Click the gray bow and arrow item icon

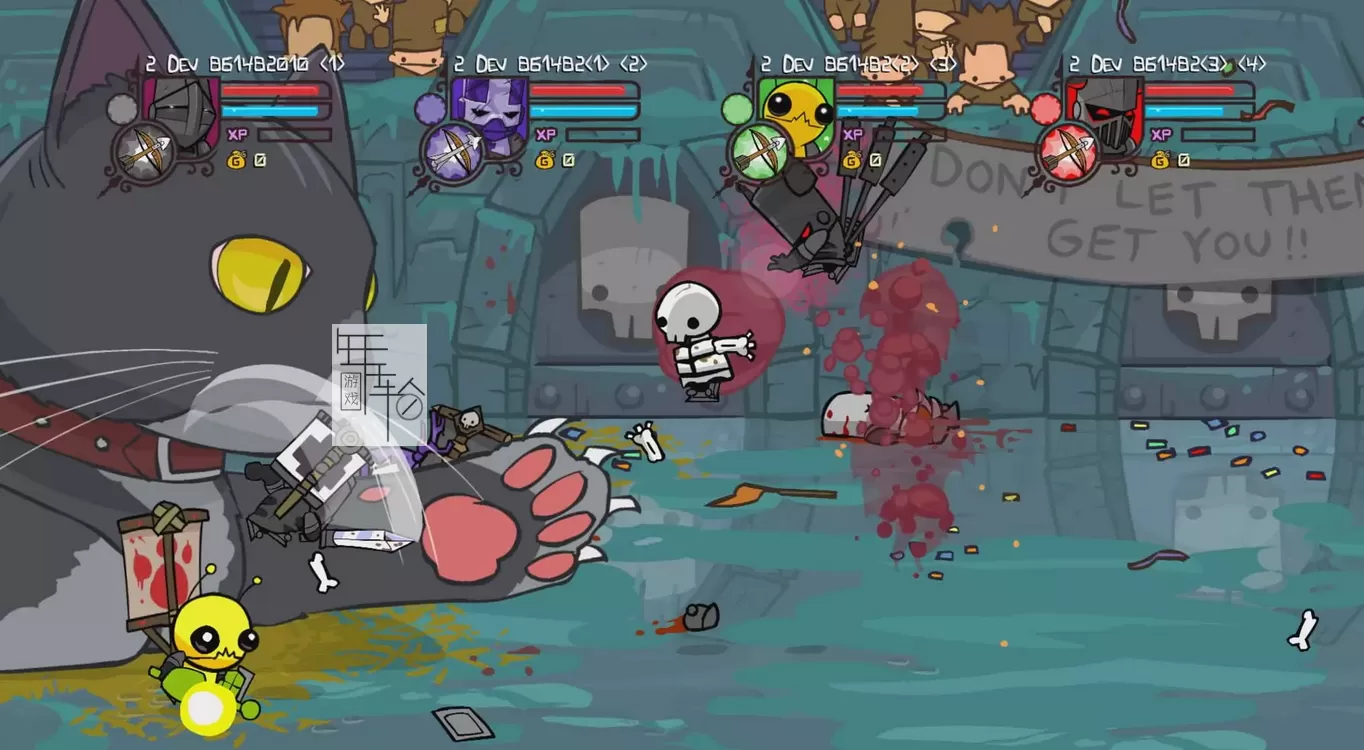tap(145, 151)
